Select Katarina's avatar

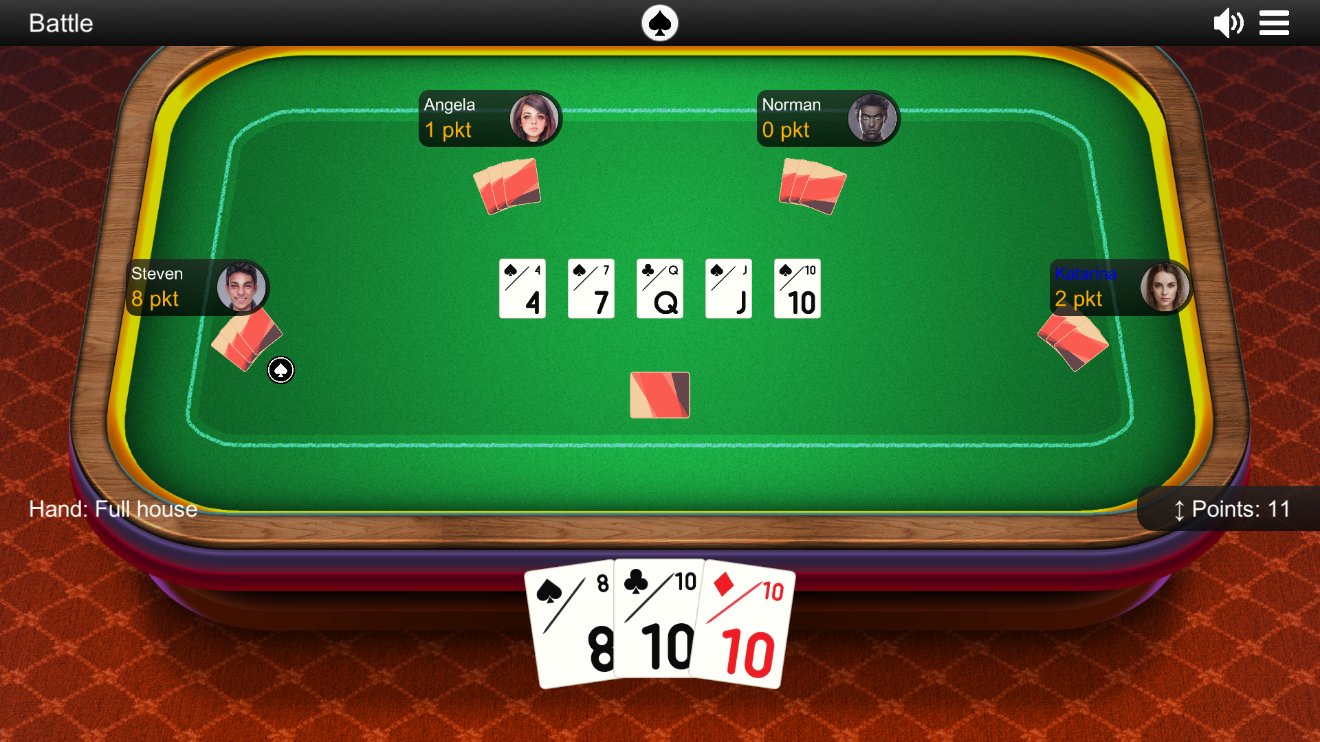pos(1166,286)
